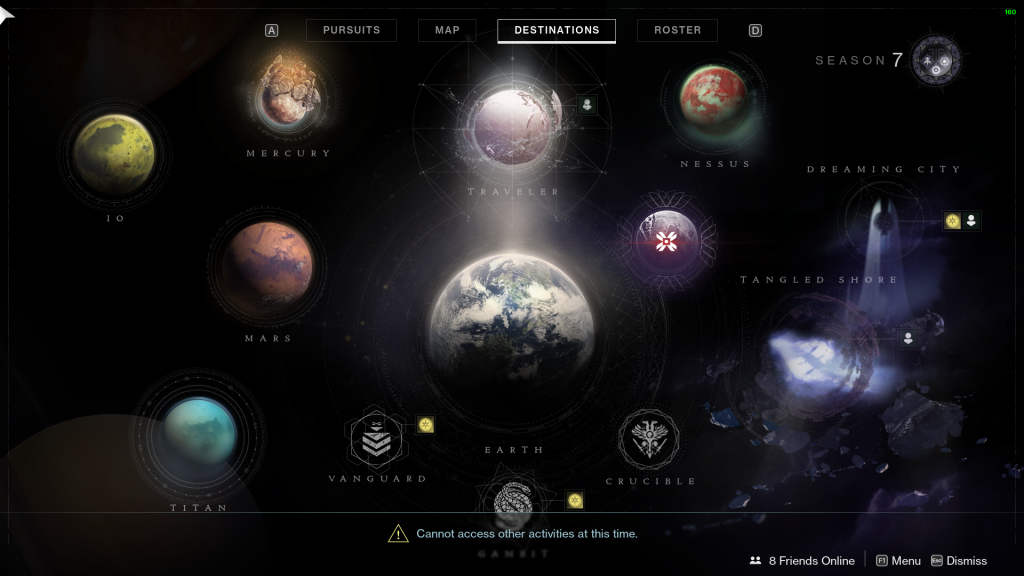Select the Mercury destination
Viewport: 1024px width, 576px height.
288,97
